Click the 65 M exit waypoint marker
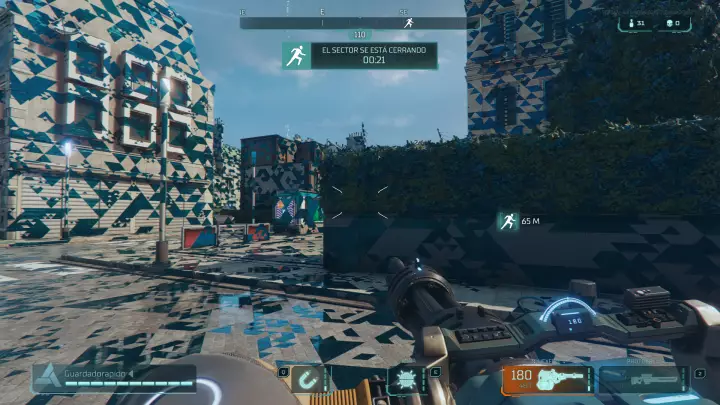 (509, 221)
